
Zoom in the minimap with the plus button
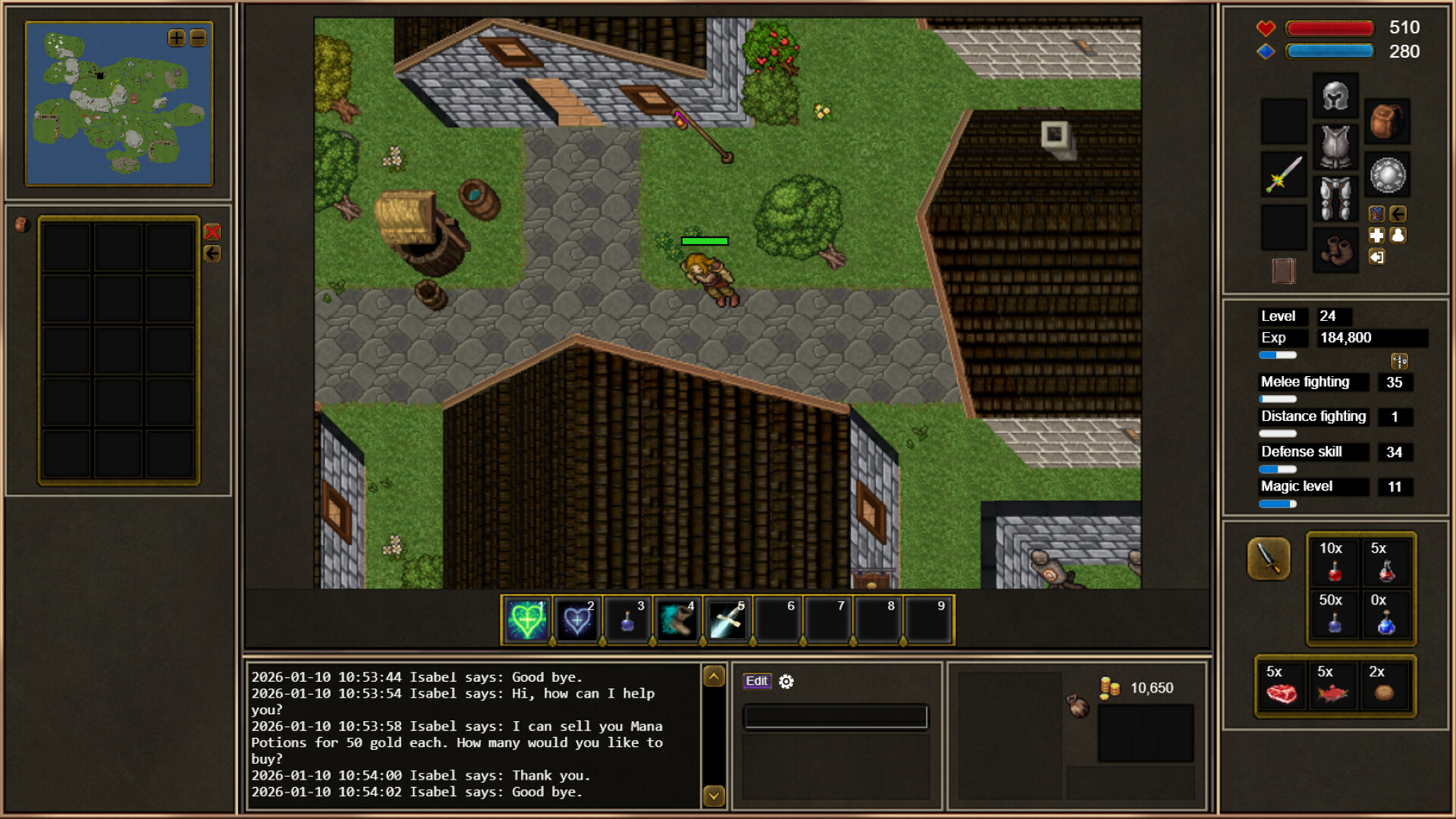175,37
